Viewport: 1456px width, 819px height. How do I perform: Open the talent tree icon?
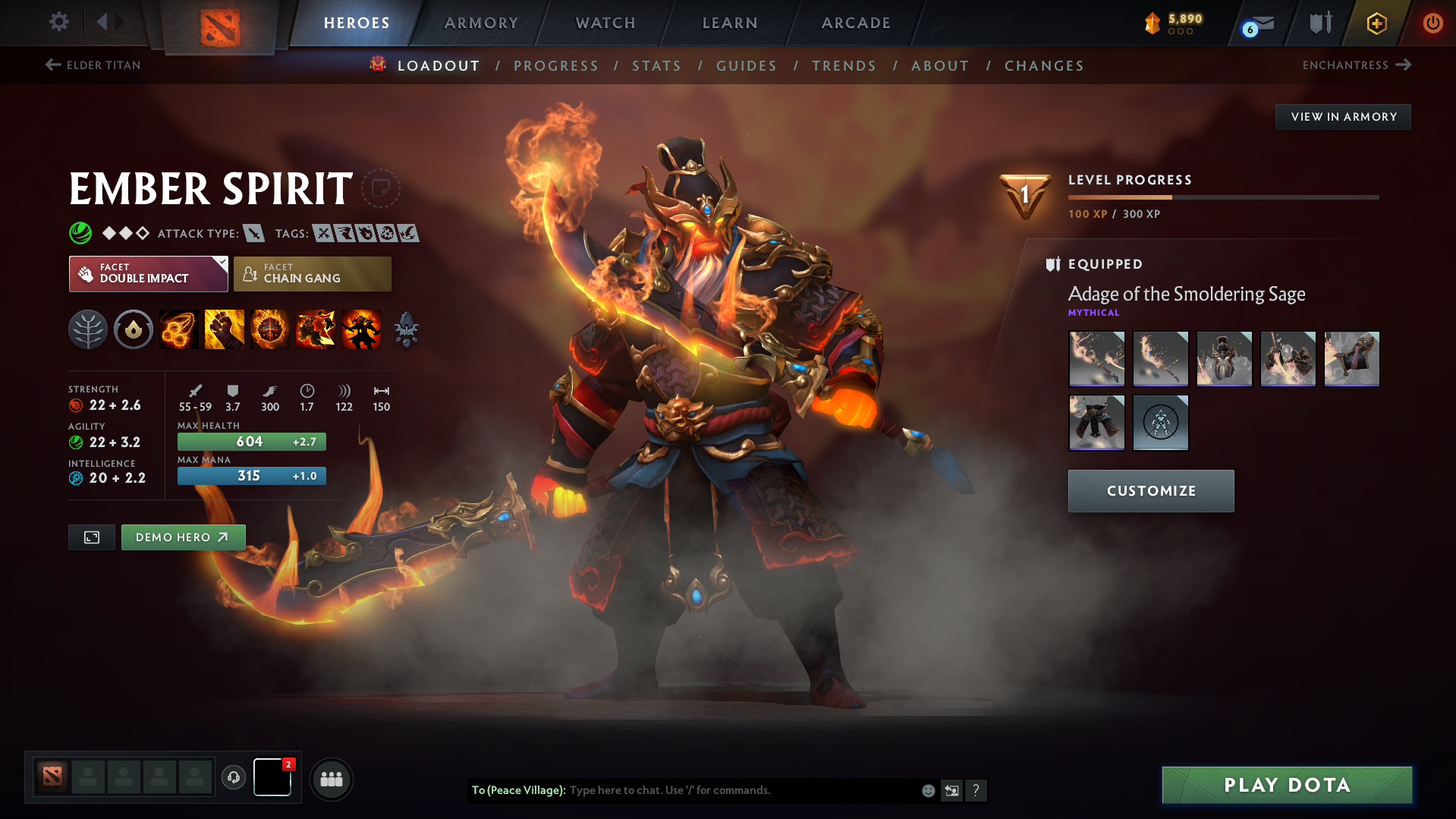87,329
